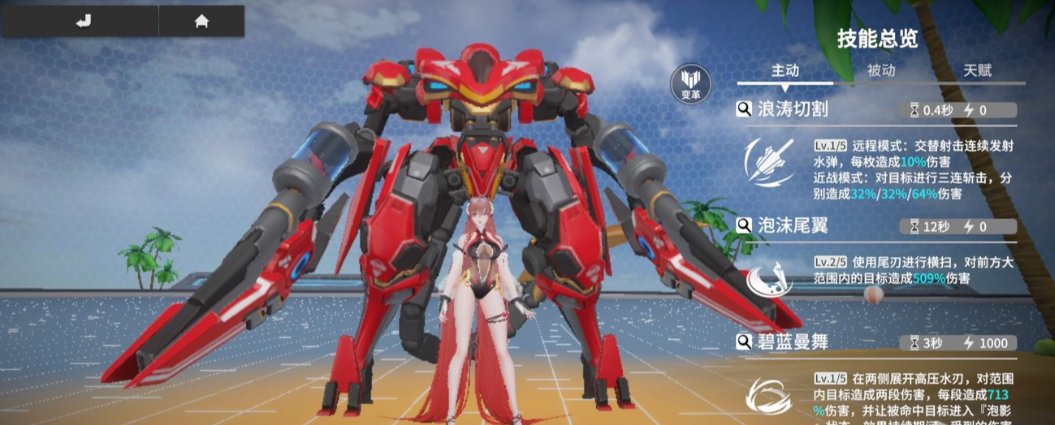Switch to the 被动 skills tab
Viewport: 1055px width, 425px height.
click(881, 71)
